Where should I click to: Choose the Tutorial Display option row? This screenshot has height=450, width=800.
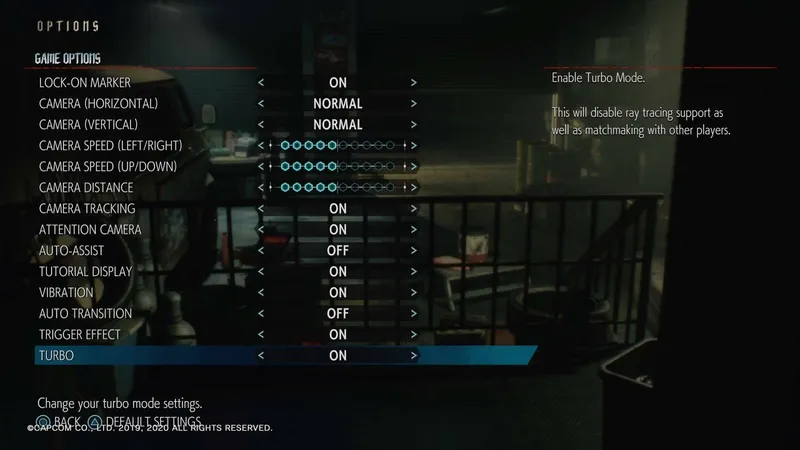pyautogui.click(x=86, y=272)
